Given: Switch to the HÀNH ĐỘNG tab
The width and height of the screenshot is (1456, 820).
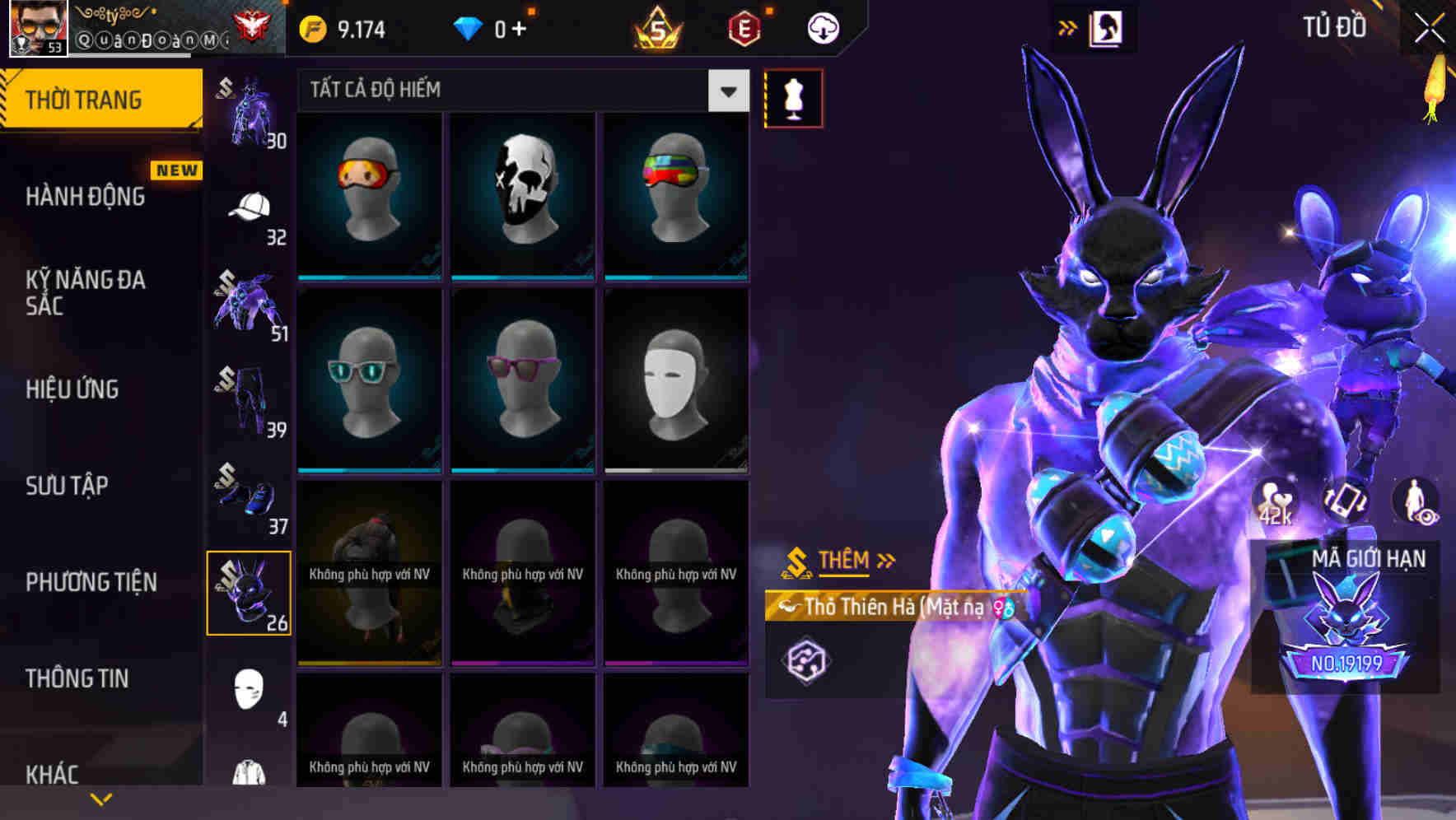Looking at the screenshot, I should pyautogui.click(x=86, y=197).
